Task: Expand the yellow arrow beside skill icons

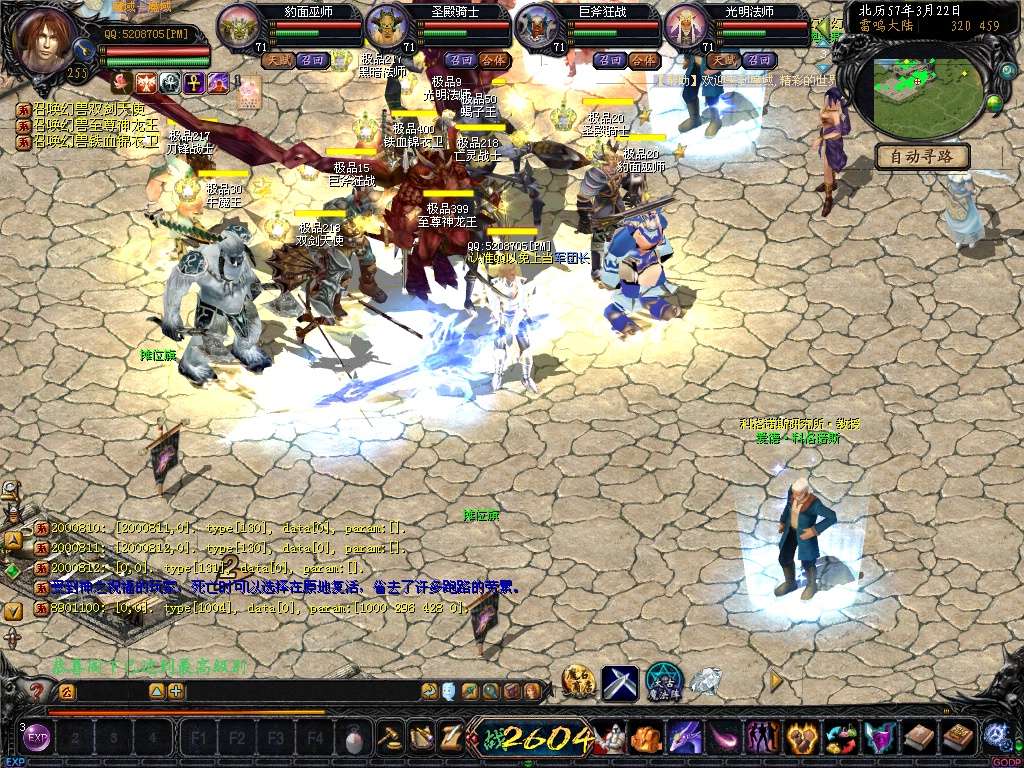Action: click(x=775, y=681)
